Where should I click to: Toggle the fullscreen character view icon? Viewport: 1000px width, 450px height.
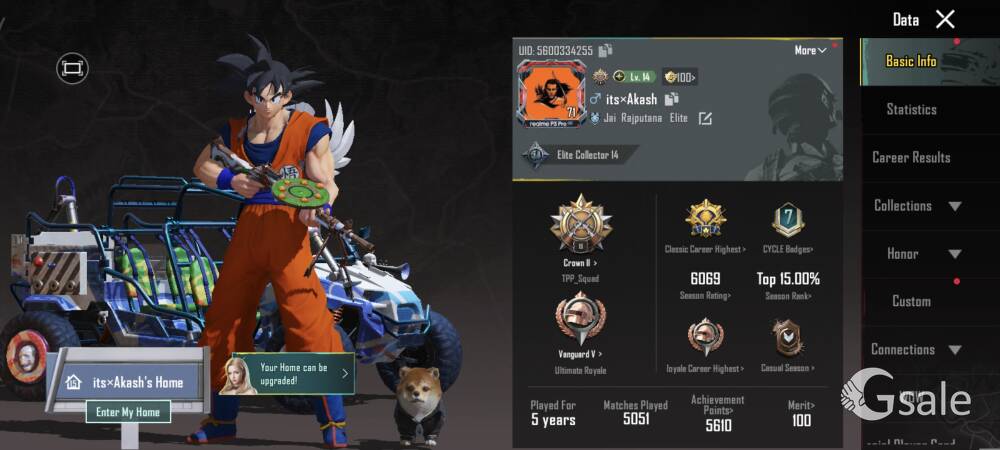pos(72,68)
